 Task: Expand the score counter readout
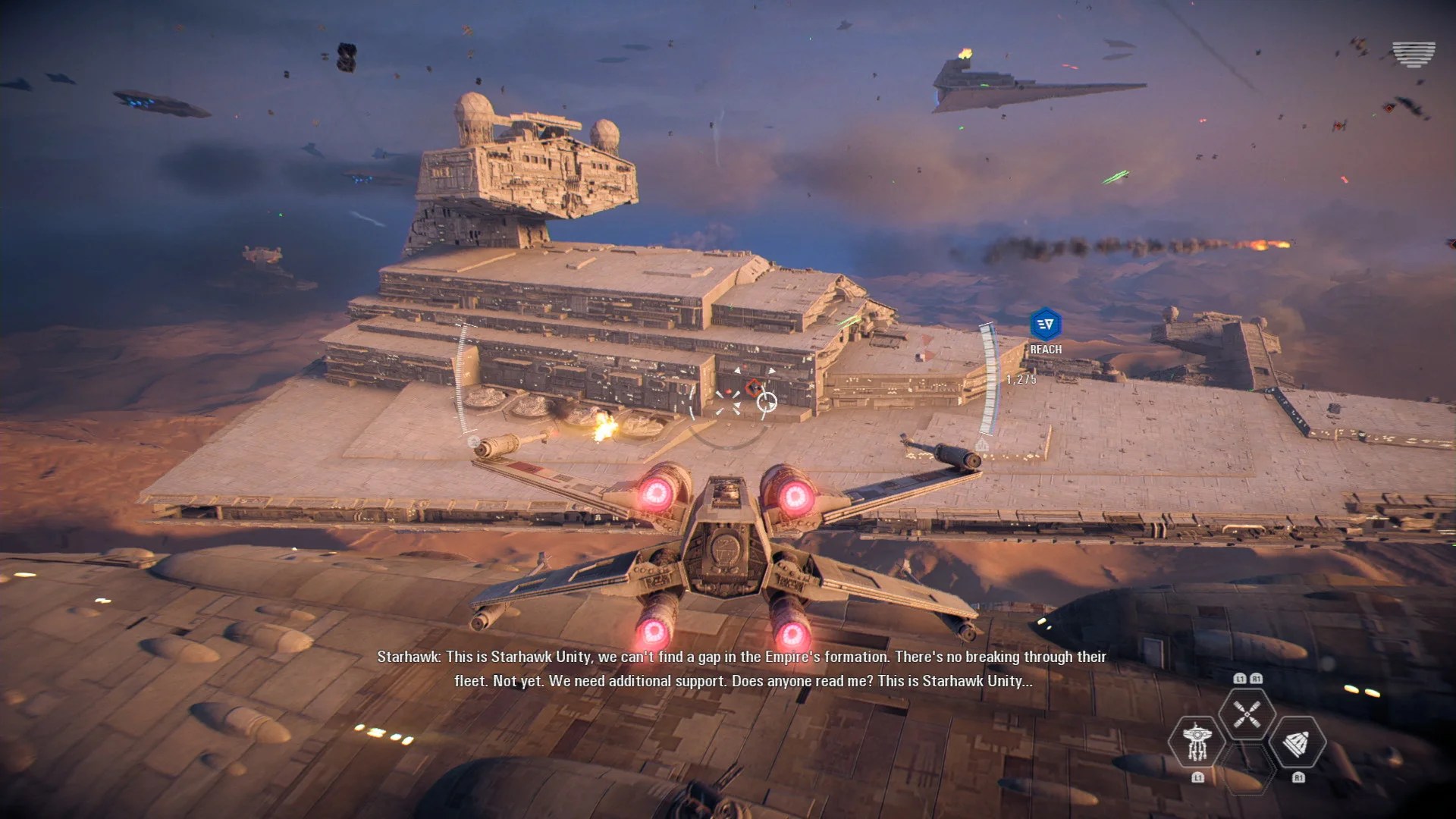[1021, 379]
